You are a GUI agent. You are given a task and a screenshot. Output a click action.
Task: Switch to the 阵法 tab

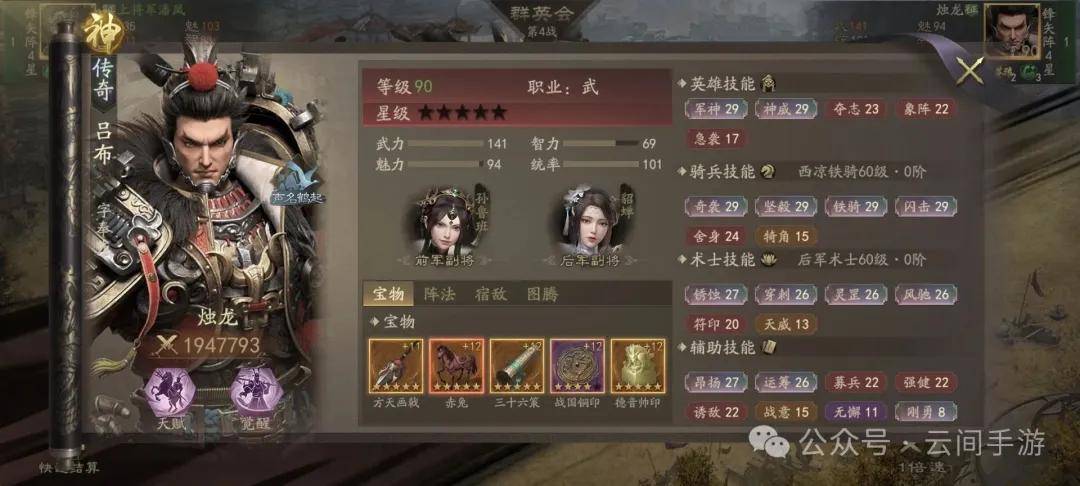(x=440, y=294)
